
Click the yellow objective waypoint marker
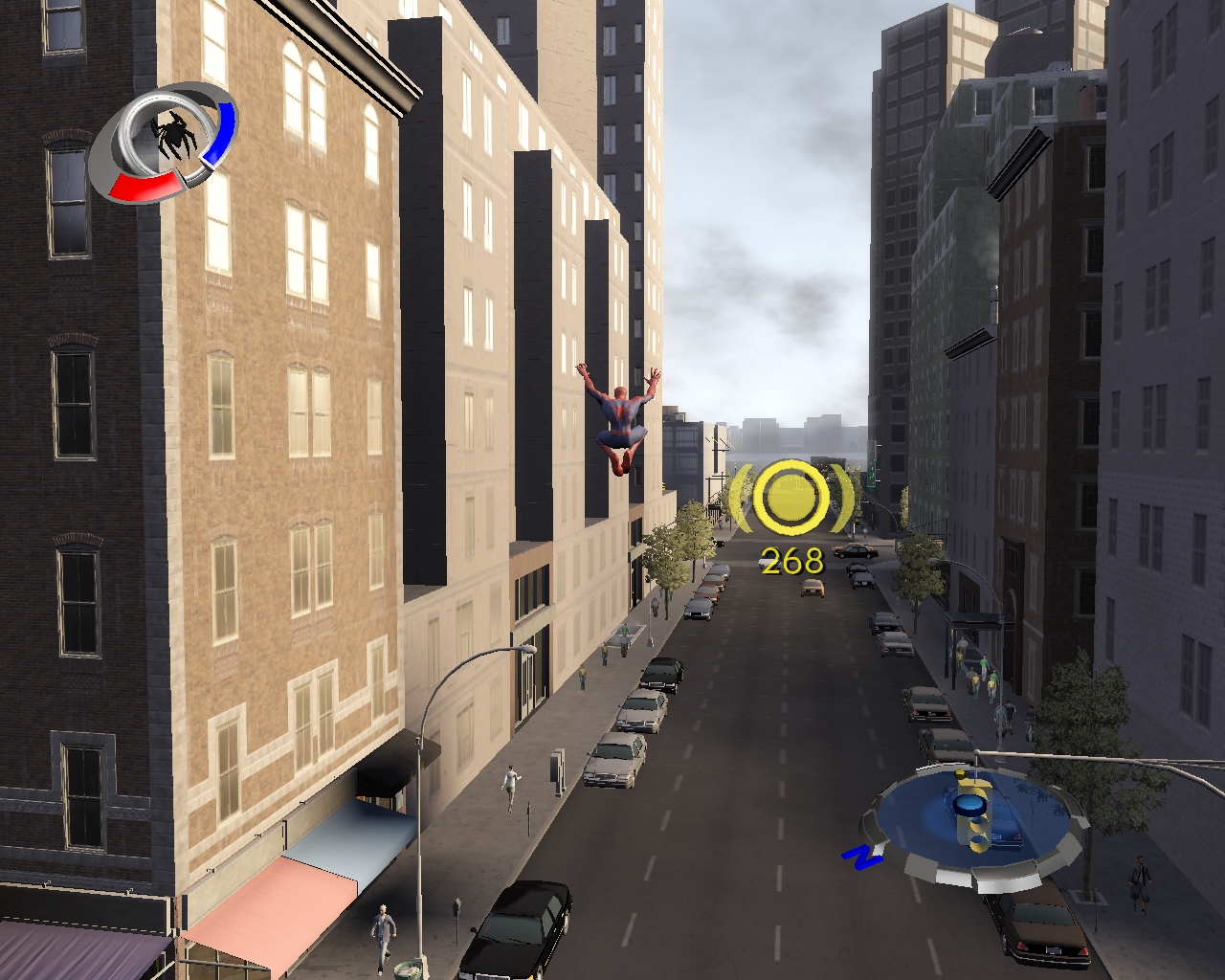point(791,496)
